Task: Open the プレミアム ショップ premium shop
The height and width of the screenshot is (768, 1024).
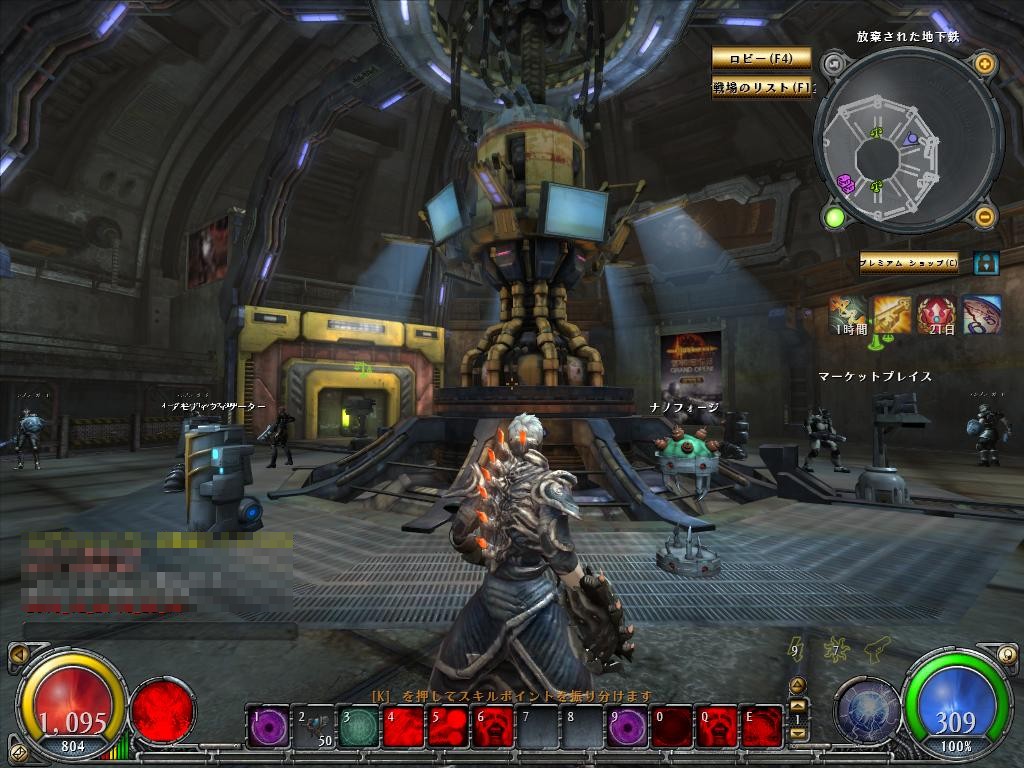Action: pos(909,264)
